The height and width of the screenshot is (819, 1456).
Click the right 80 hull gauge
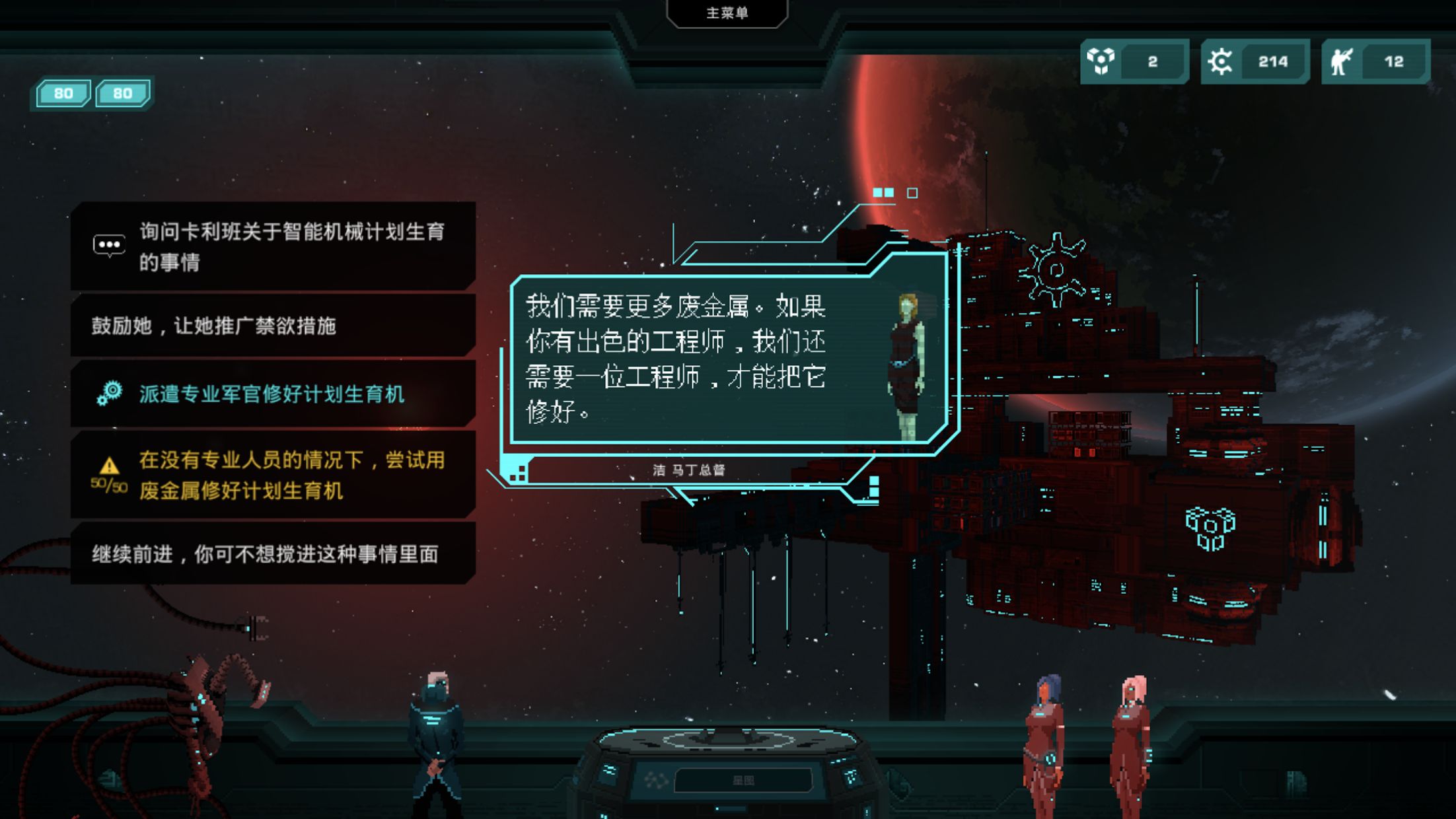pos(124,92)
